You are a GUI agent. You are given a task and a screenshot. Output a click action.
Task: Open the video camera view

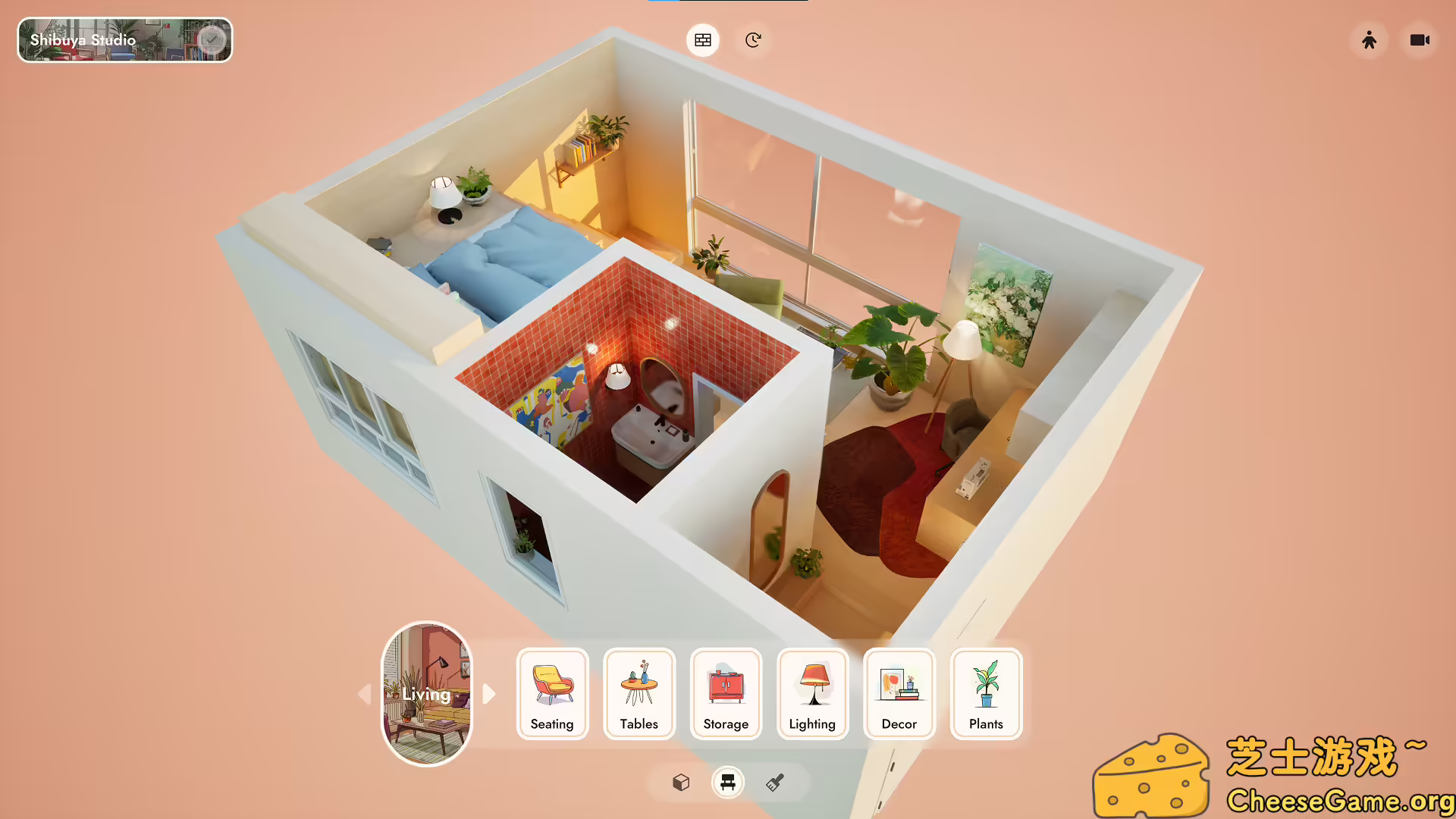pyautogui.click(x=1420, y=40)
